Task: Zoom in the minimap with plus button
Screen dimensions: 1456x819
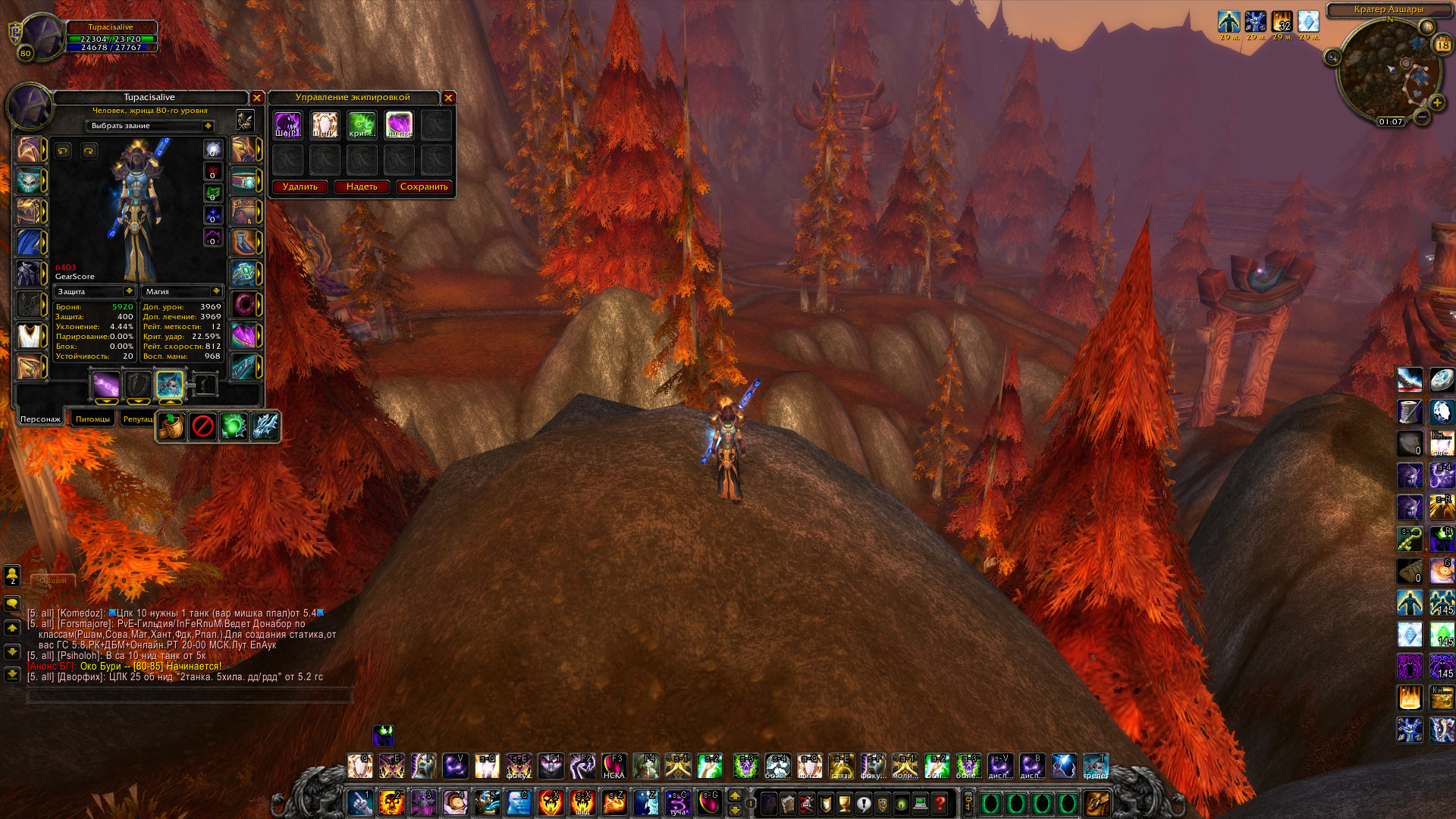Action: [x=1436, y=102]
